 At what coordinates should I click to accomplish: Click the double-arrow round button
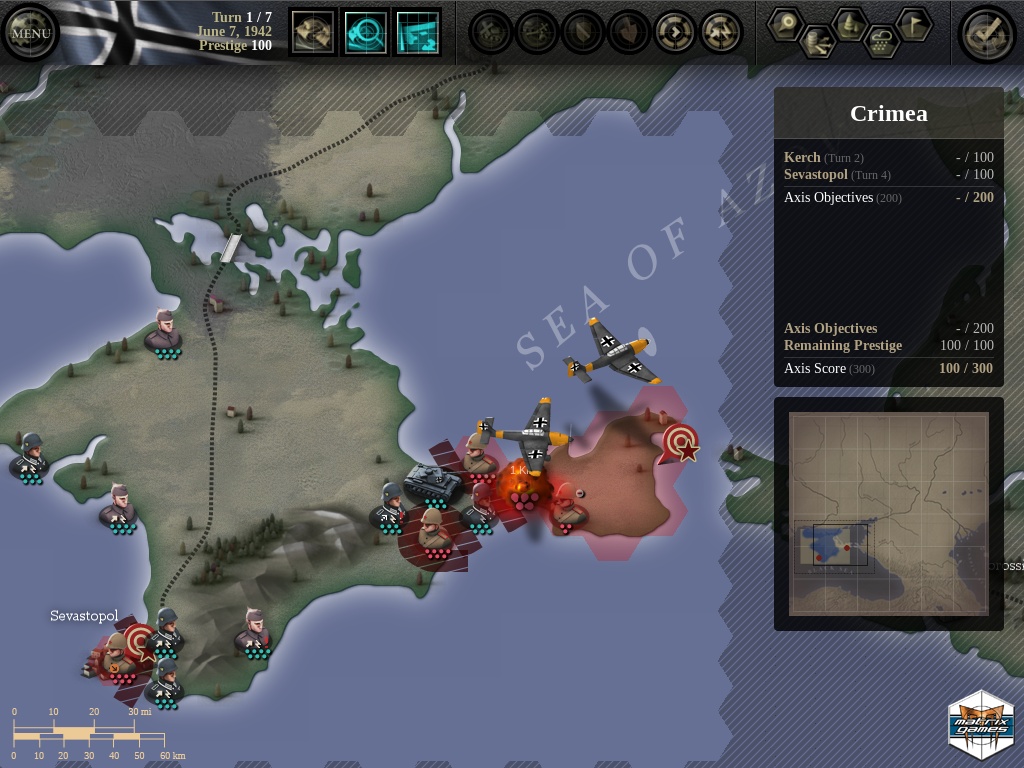(x=721, y=32)
